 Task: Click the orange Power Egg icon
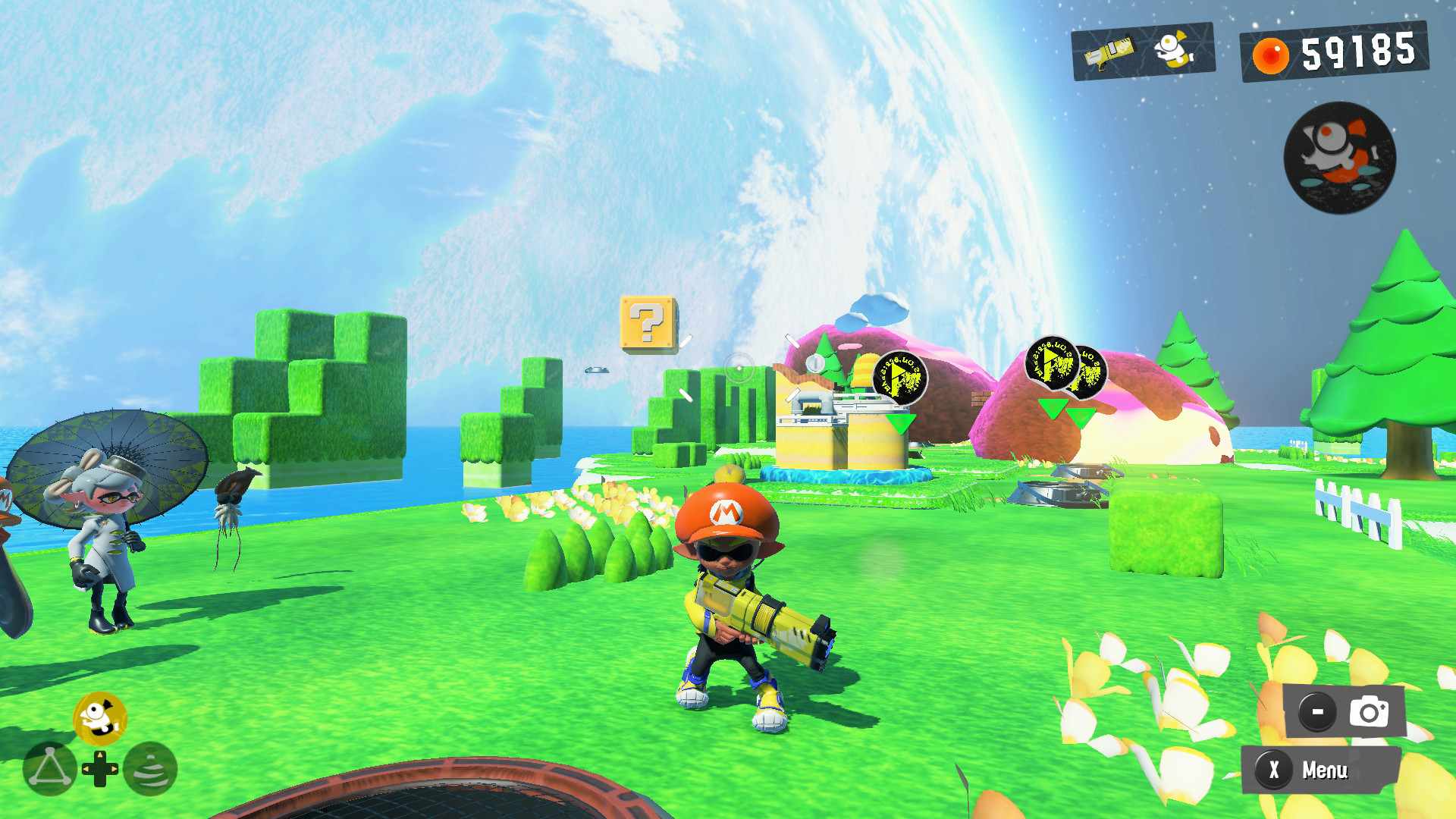(x=1270, y=55)
